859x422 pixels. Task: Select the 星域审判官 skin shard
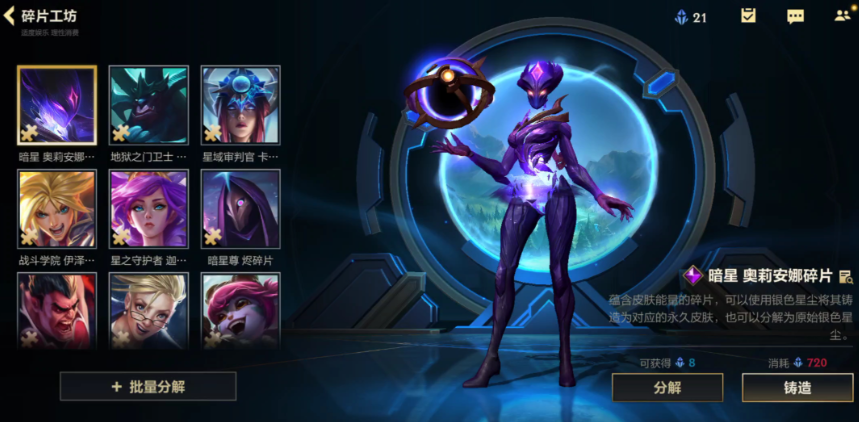click(240, 105)
